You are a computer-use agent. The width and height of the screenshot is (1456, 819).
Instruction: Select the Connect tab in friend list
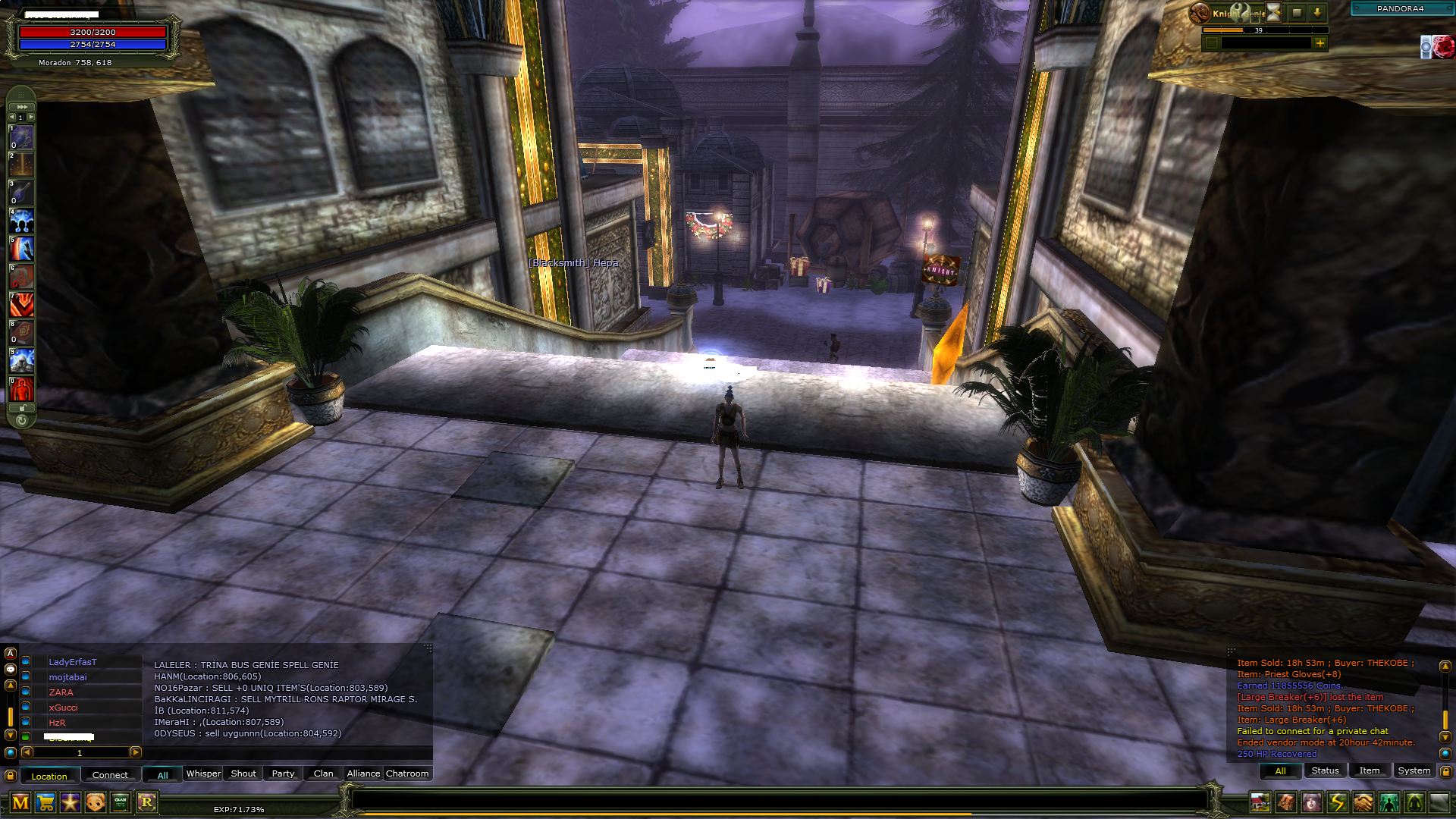click(110, 775)
